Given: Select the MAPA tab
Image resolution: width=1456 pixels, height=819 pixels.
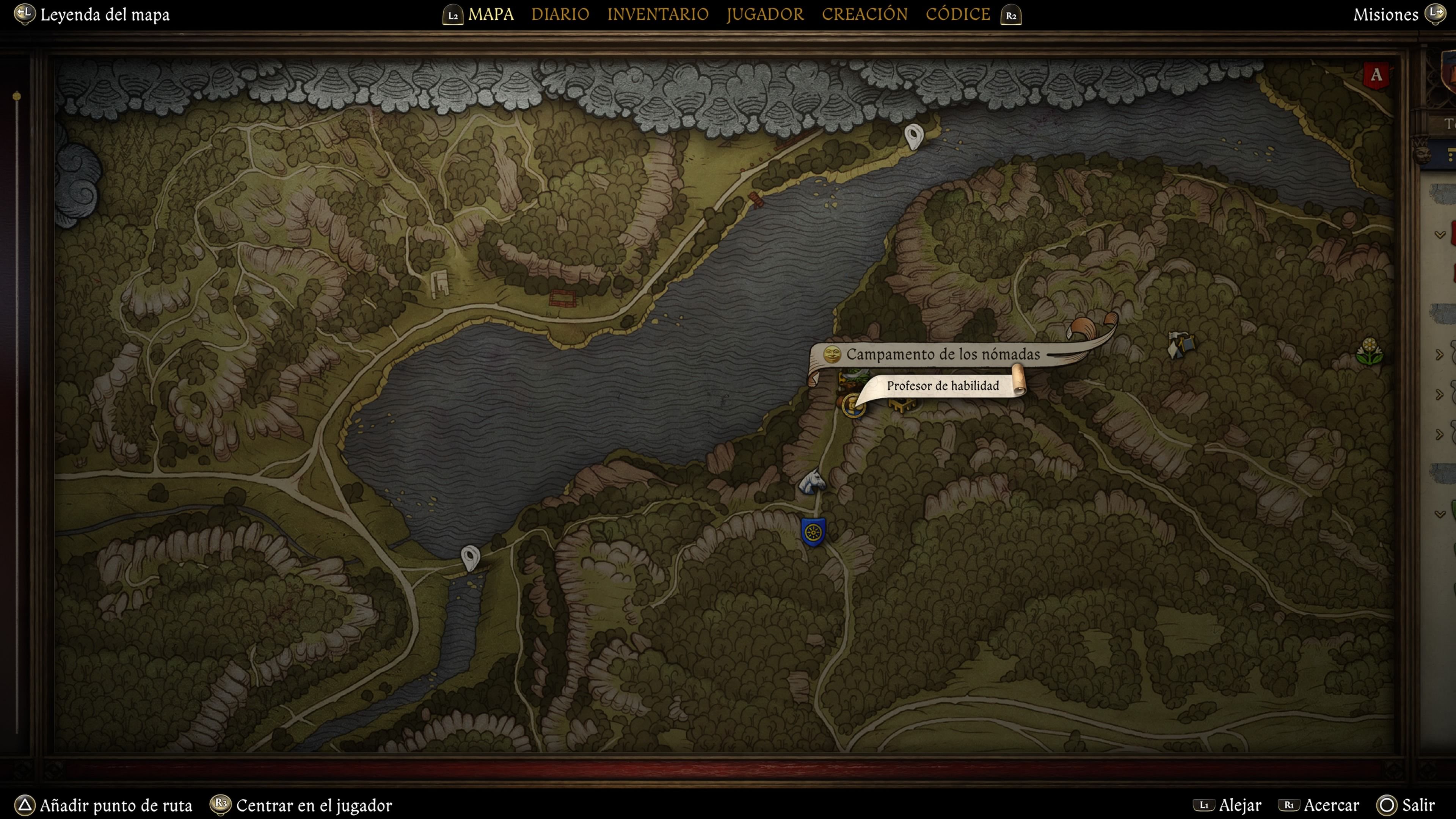Looking at the screenshot, I should click(x=491, y=15).
